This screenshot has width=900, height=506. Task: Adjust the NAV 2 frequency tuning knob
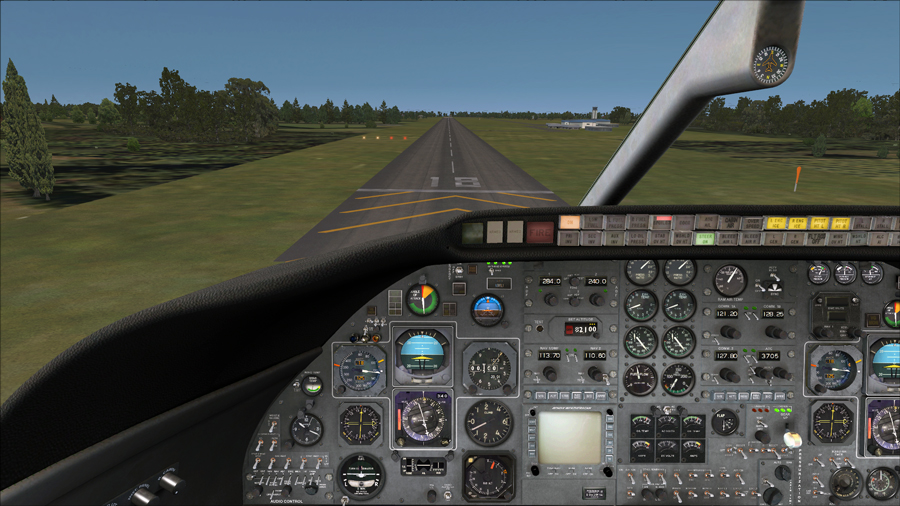(x=596, y=373)
